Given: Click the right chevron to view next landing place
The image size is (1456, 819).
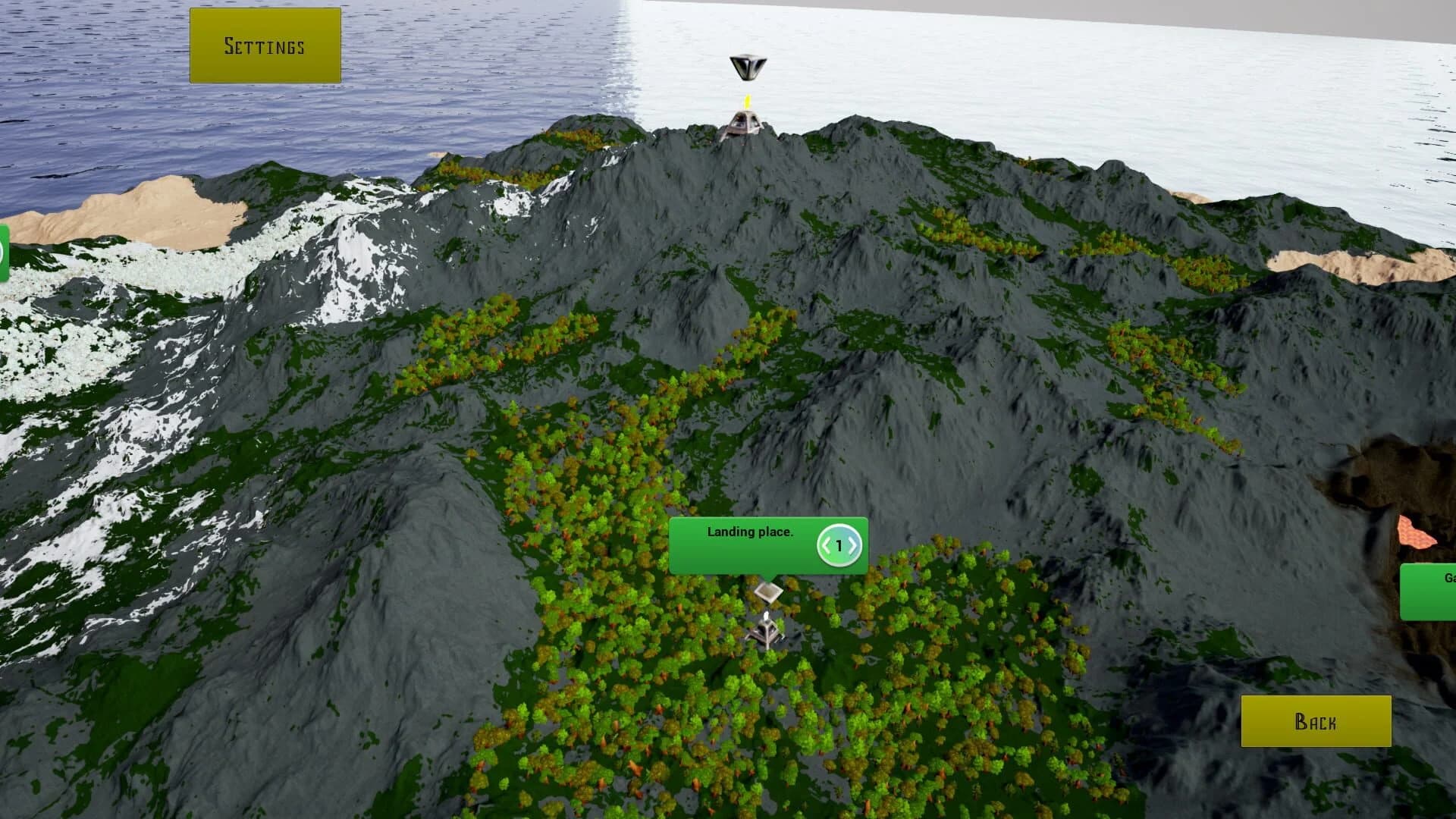Looking at the screenshot, I should [x=855, y=545].
